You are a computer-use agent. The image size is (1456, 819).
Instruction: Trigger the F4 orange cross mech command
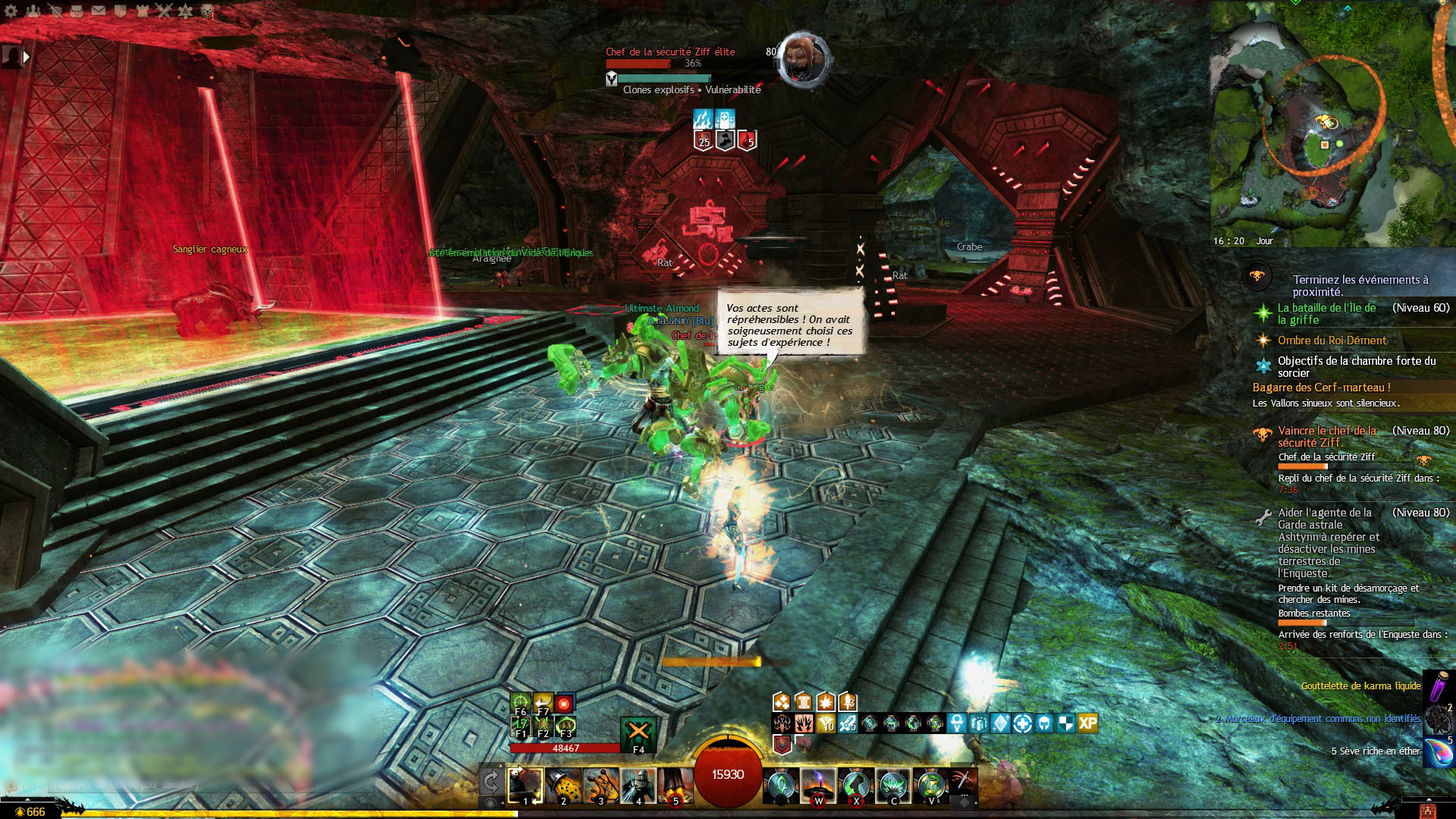pyautogui.click(x=638, y=733)
